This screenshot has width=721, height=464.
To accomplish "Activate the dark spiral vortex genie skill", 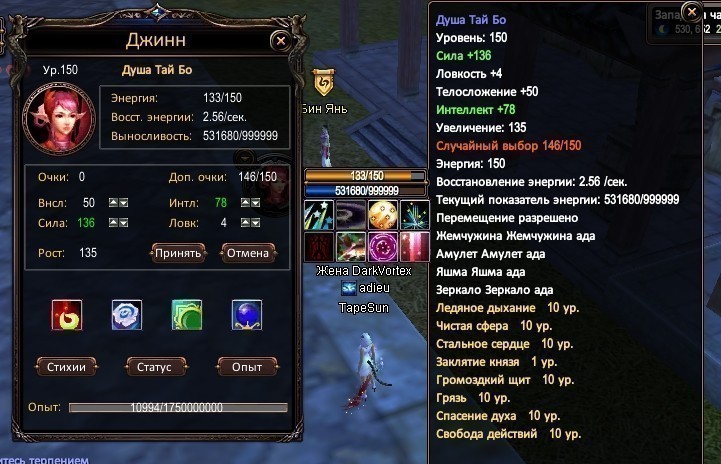I will point(351,215).
